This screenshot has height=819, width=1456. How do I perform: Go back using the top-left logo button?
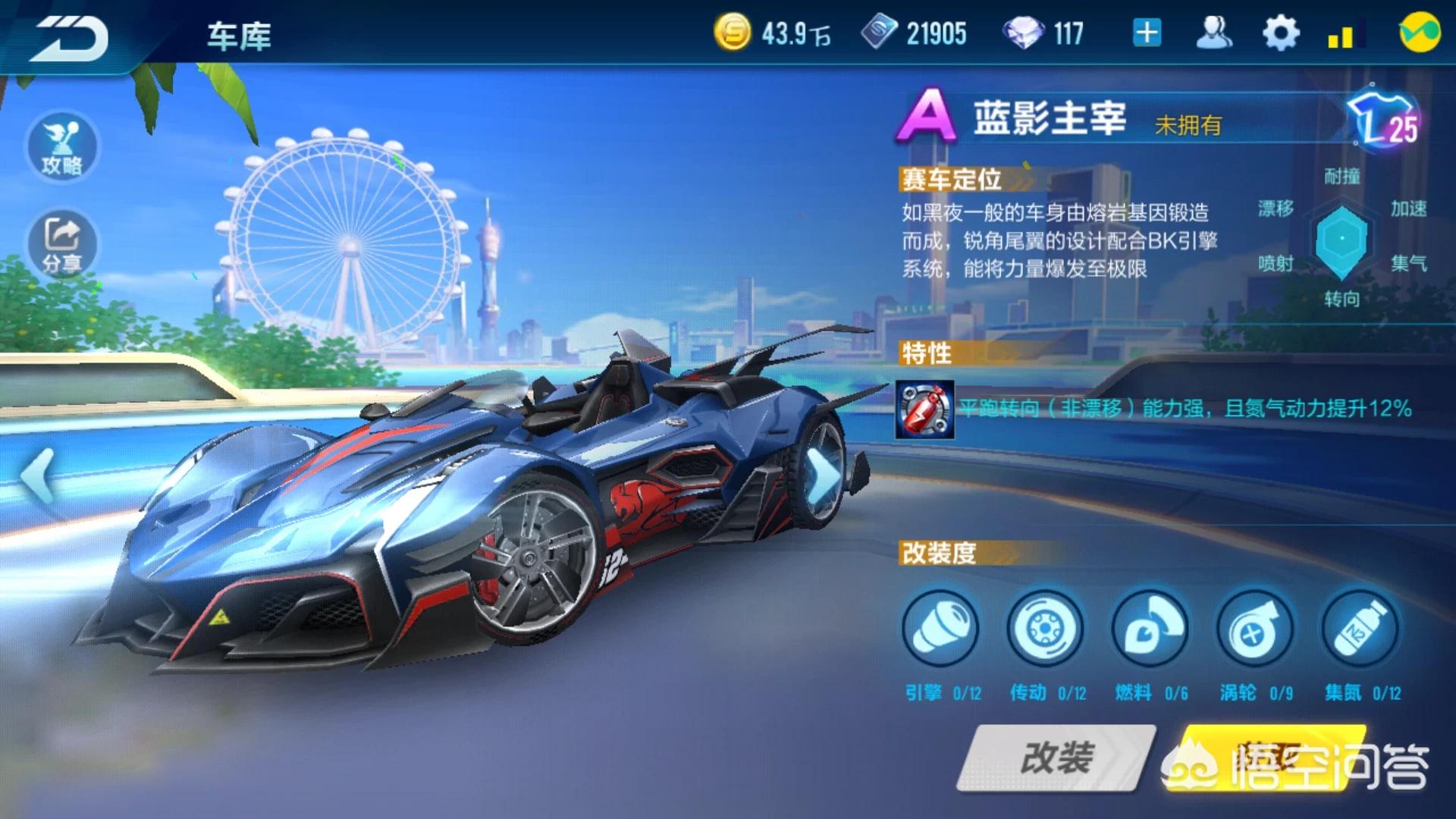tap(68, 38)
